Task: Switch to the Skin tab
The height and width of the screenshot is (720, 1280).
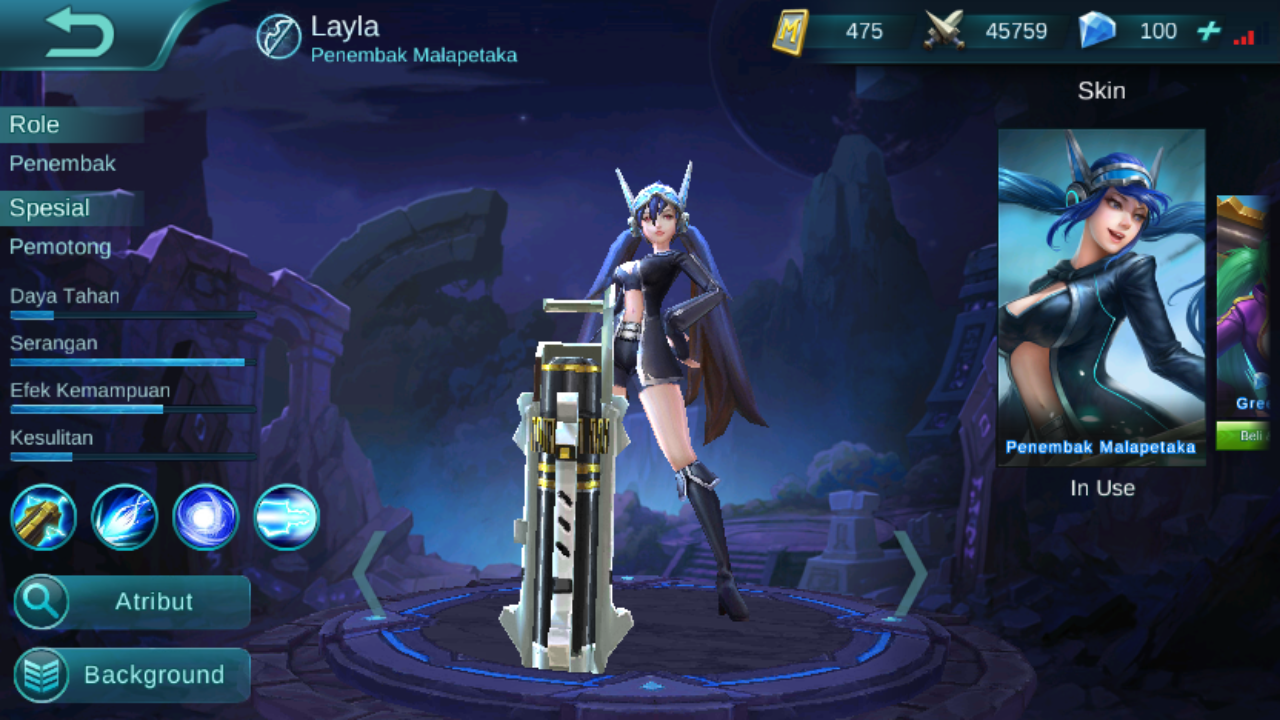Action: pos(1101,90)
